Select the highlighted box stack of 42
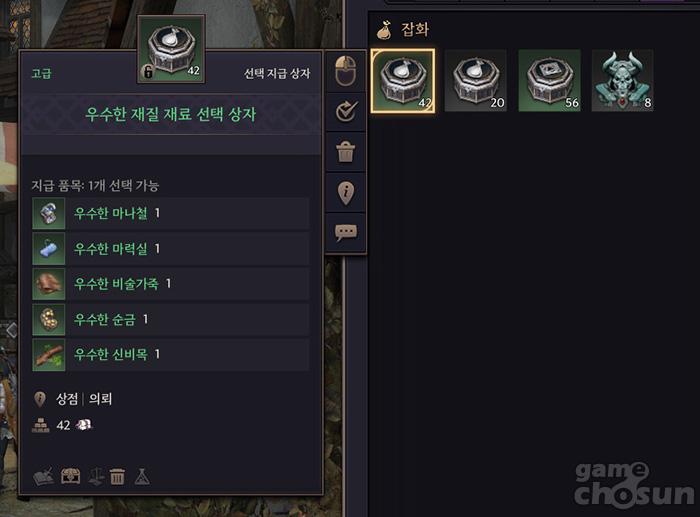Image resolution: width=700 pixels, height=517 pixels. [x=403, y=81]
